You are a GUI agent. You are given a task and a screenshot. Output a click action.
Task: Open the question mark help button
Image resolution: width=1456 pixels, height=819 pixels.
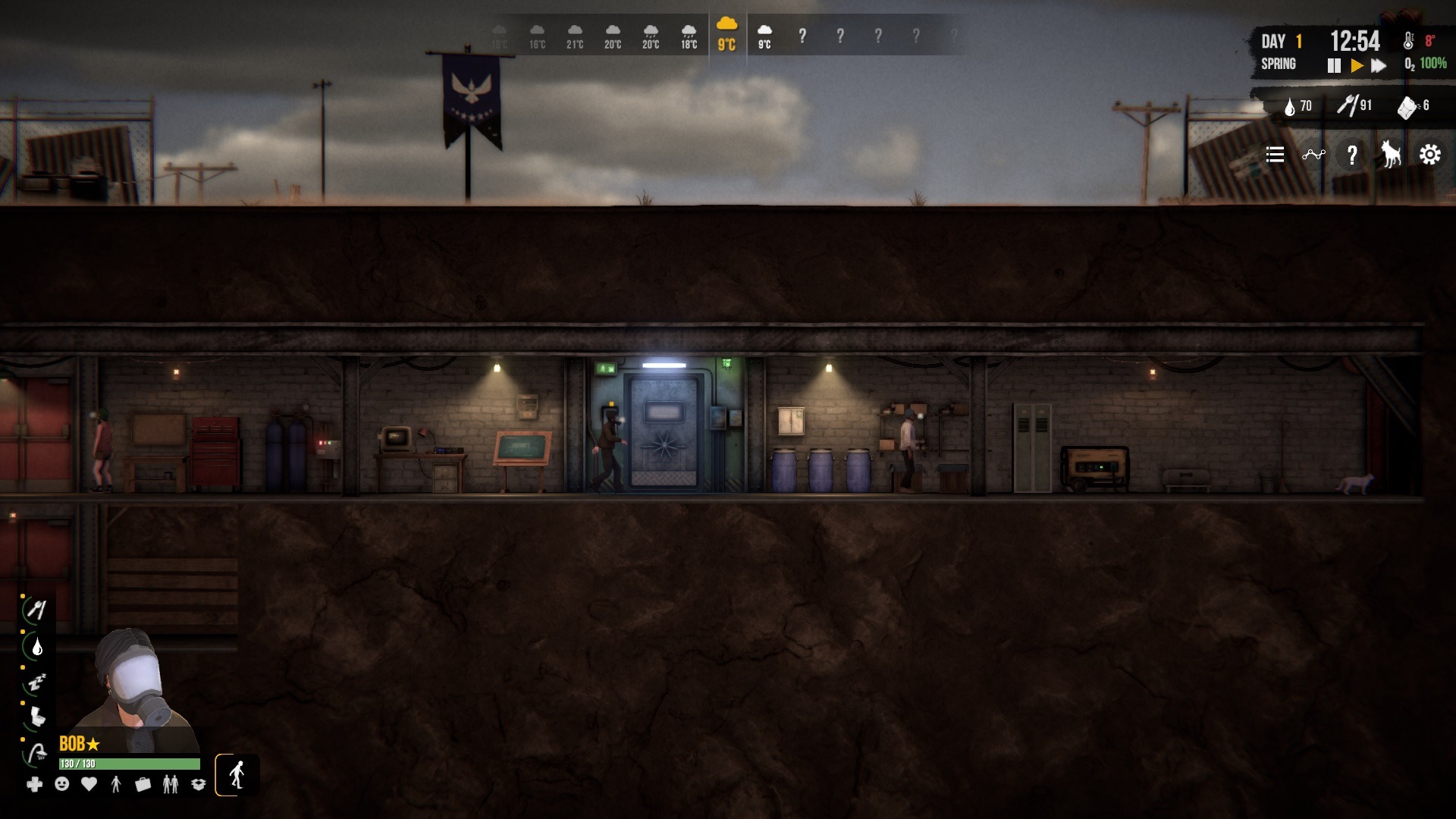1352,155
